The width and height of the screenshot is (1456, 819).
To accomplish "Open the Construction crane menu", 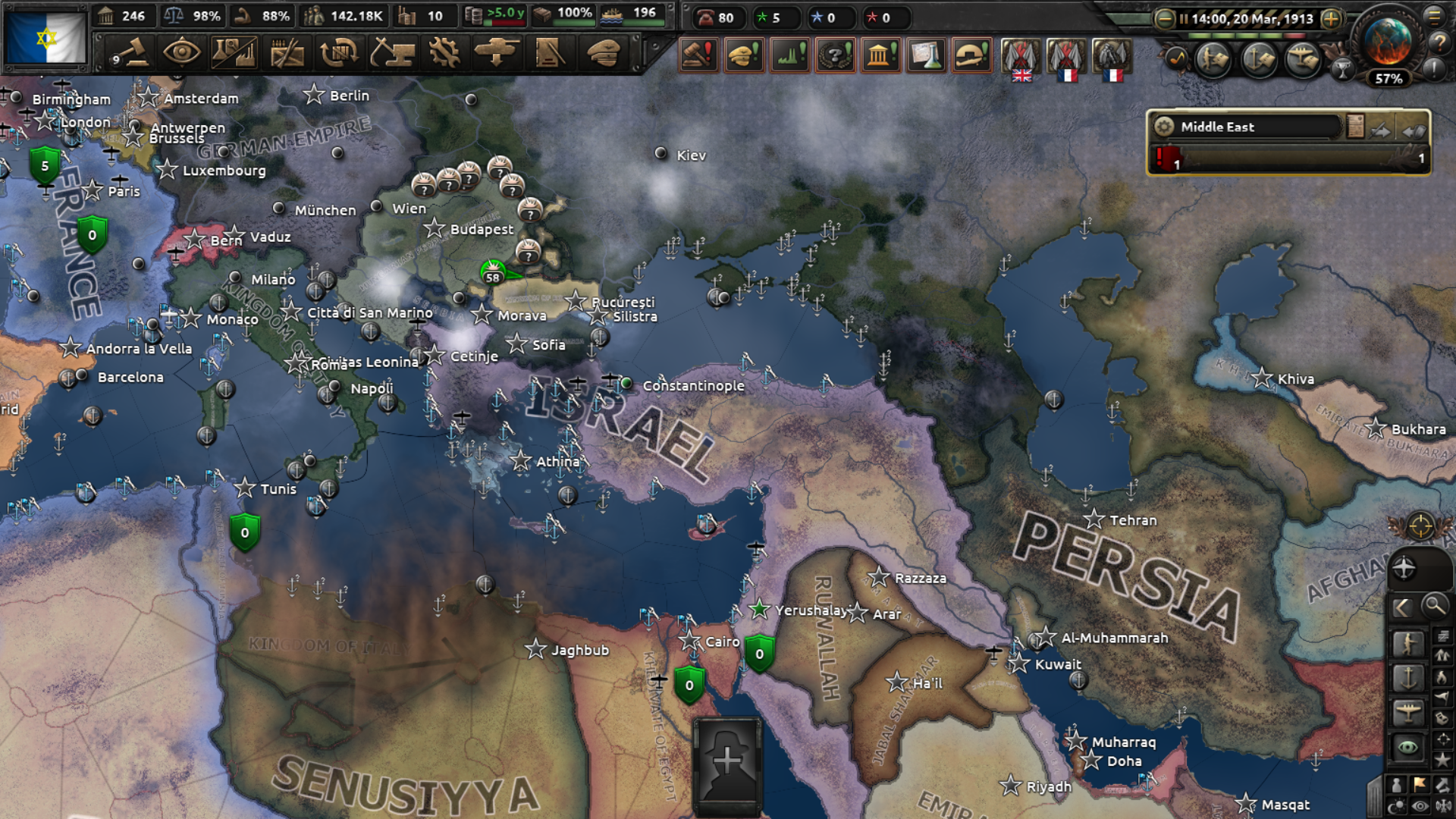I will point(392,53).
